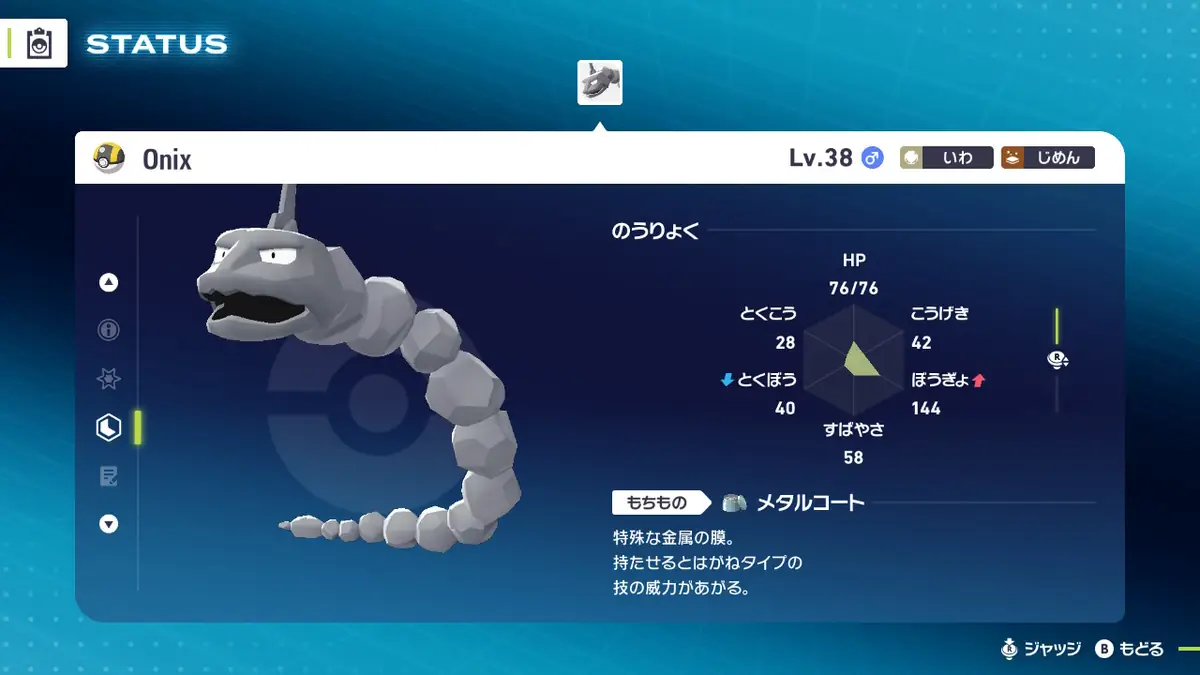1200x675 pixels.
Task: Switch to the info page tab
Action: (109, 330)
